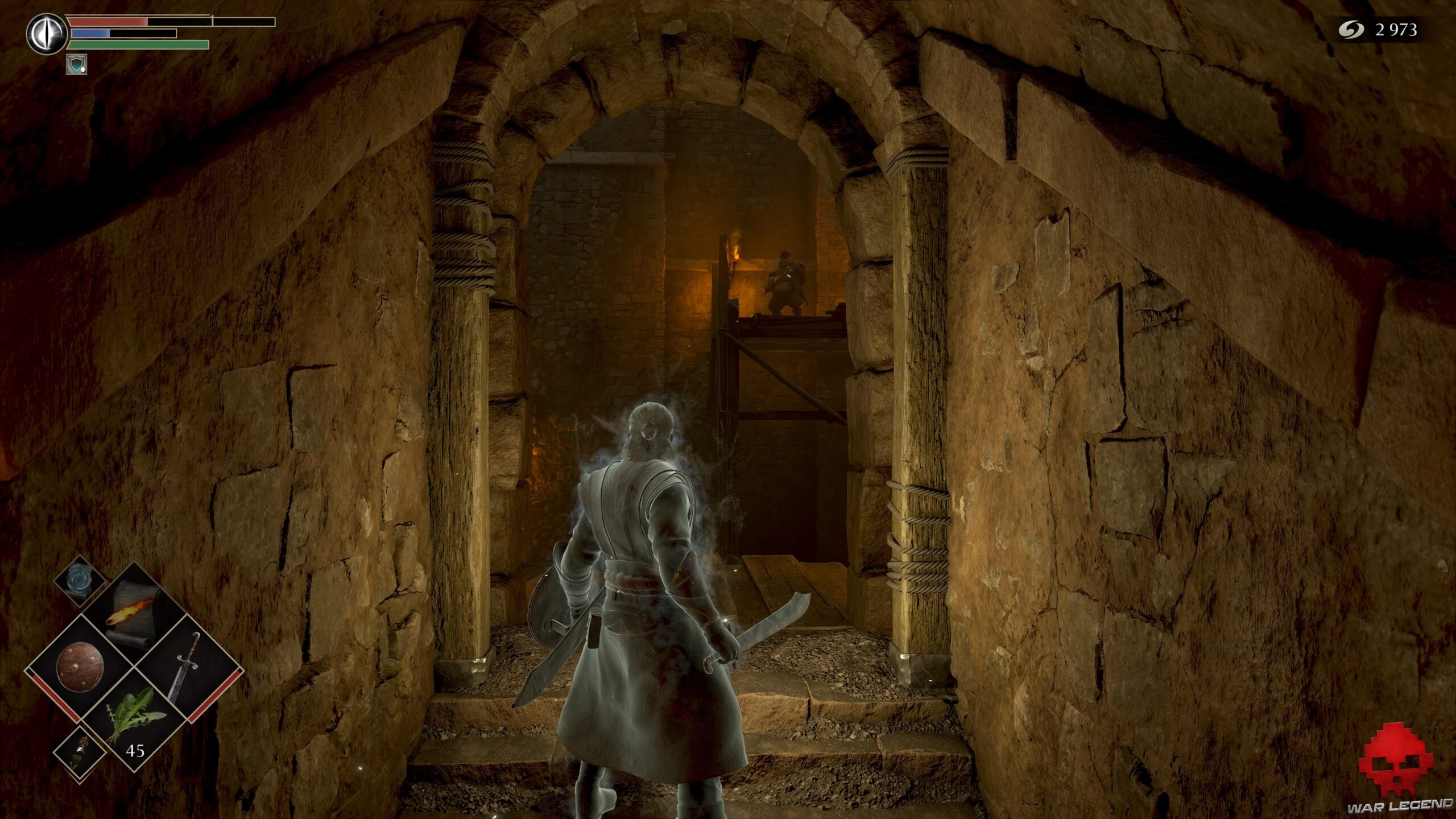
Task: Click the equipped sword weapon slot icon
Action: (x=185, y=667)
